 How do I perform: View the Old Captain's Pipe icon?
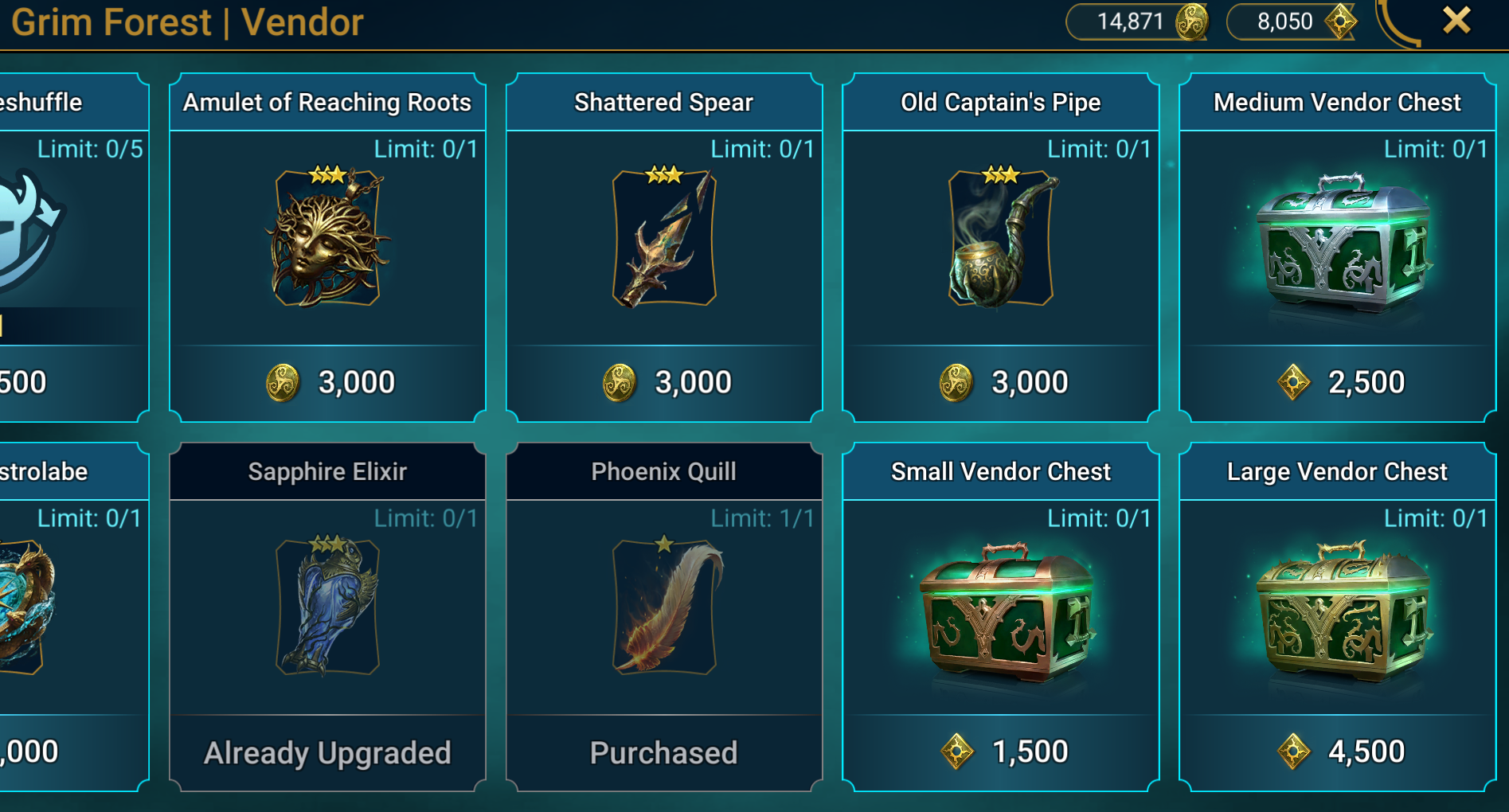tap(1001, 238)
